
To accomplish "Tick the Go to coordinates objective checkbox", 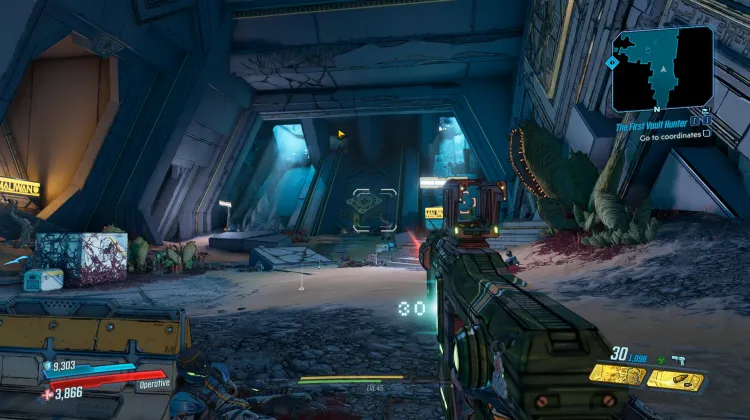I will [707, 134].
